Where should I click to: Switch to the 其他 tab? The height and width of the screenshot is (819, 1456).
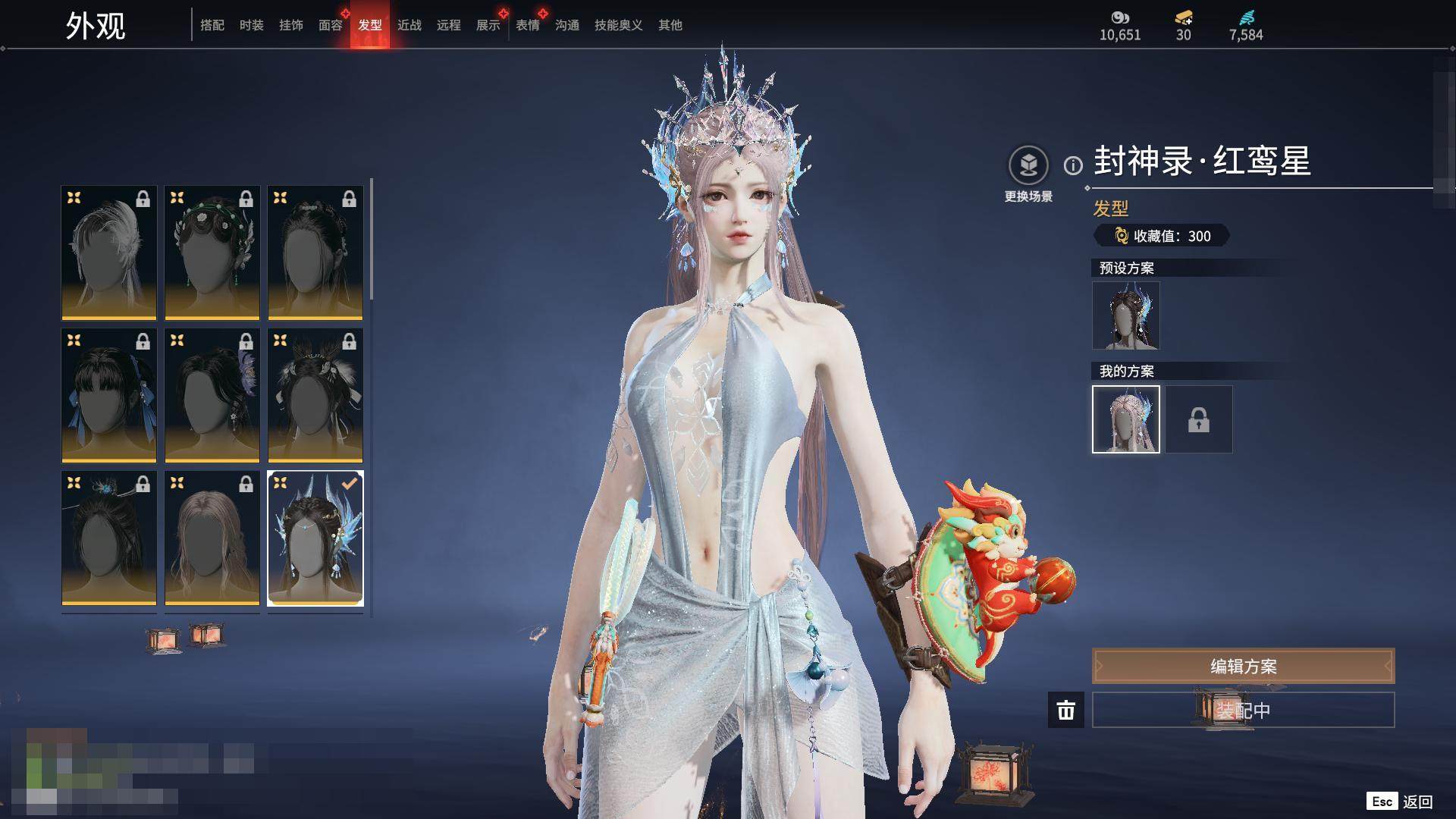tap(670, 25)
